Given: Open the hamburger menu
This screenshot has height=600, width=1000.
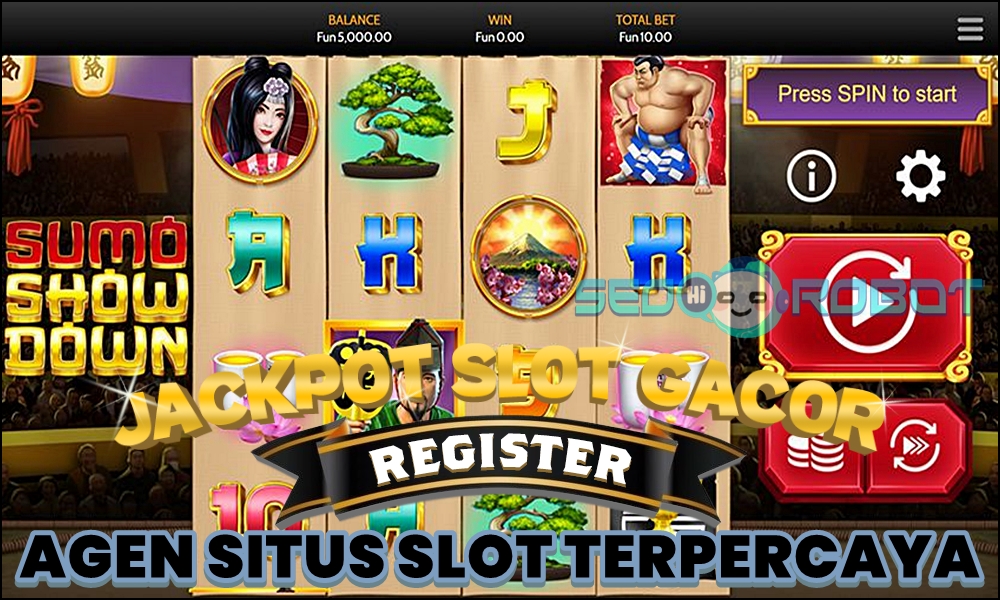Looking at the screenshot, I should click(970, 29).
